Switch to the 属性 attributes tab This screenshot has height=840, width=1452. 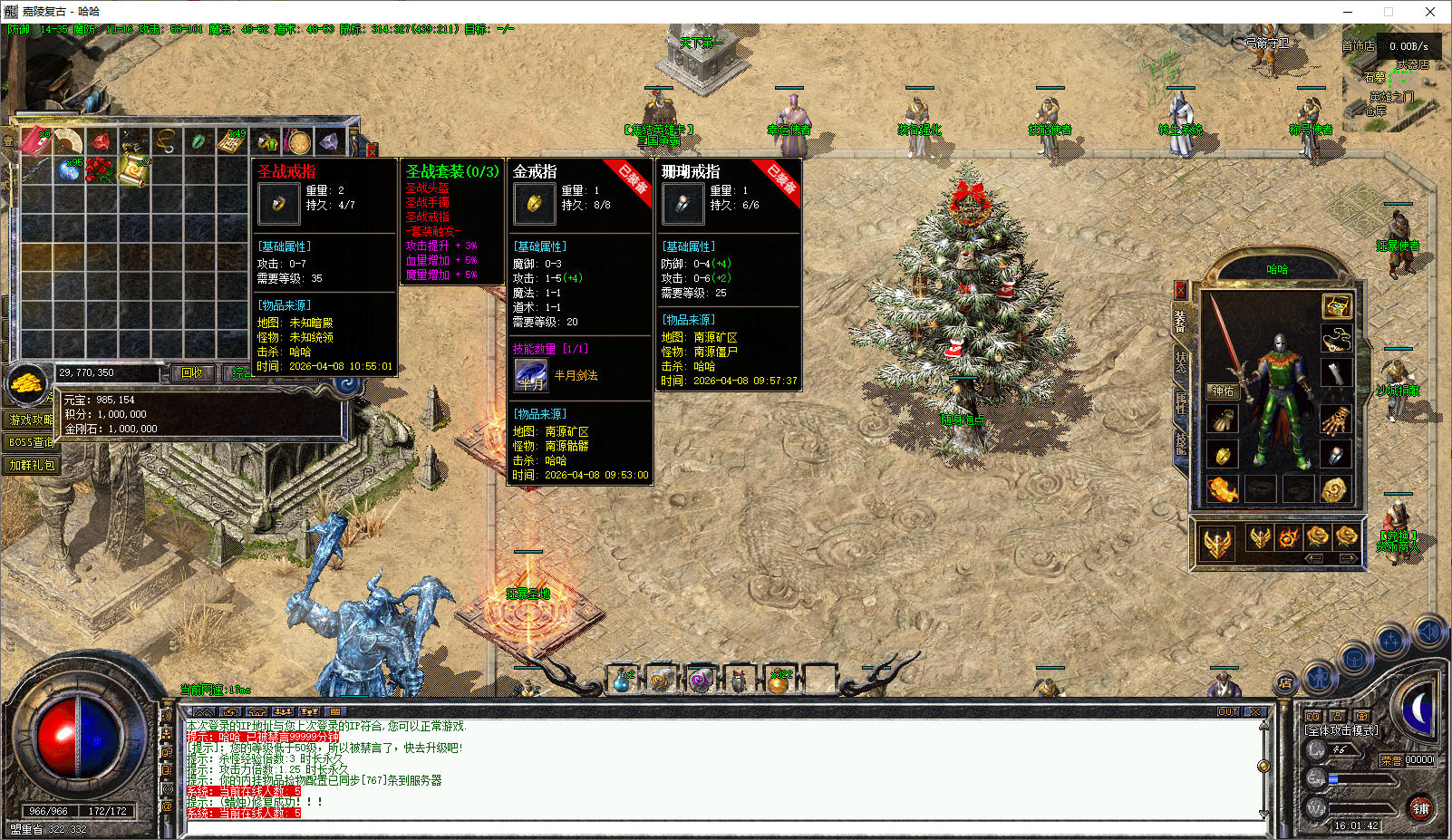(x=1181, y=403)
